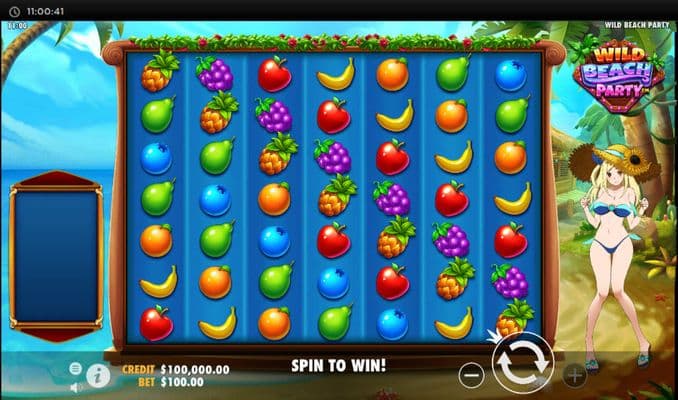Open the game info panel
678x400 pixels.
[98, 375]
